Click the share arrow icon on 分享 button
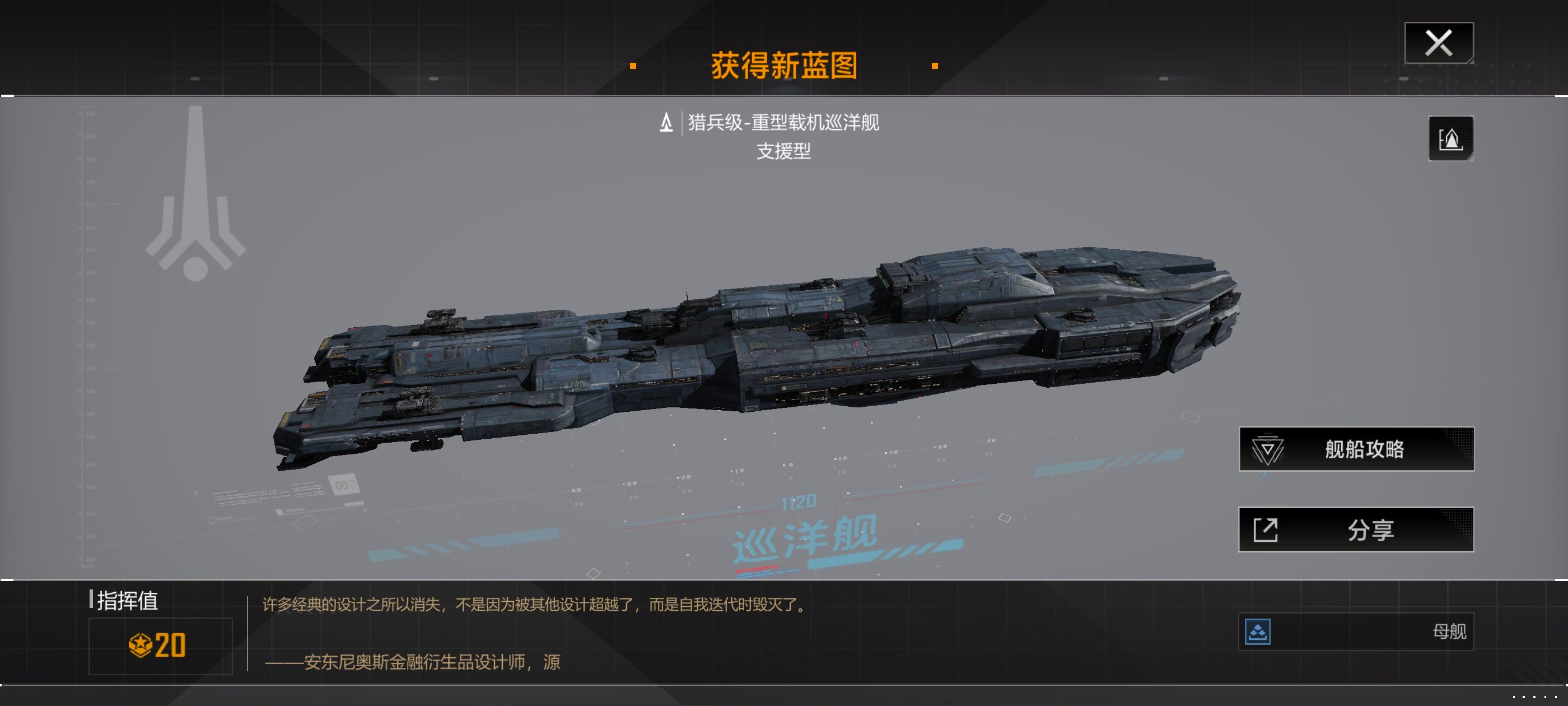 (x=1266, y=530)
